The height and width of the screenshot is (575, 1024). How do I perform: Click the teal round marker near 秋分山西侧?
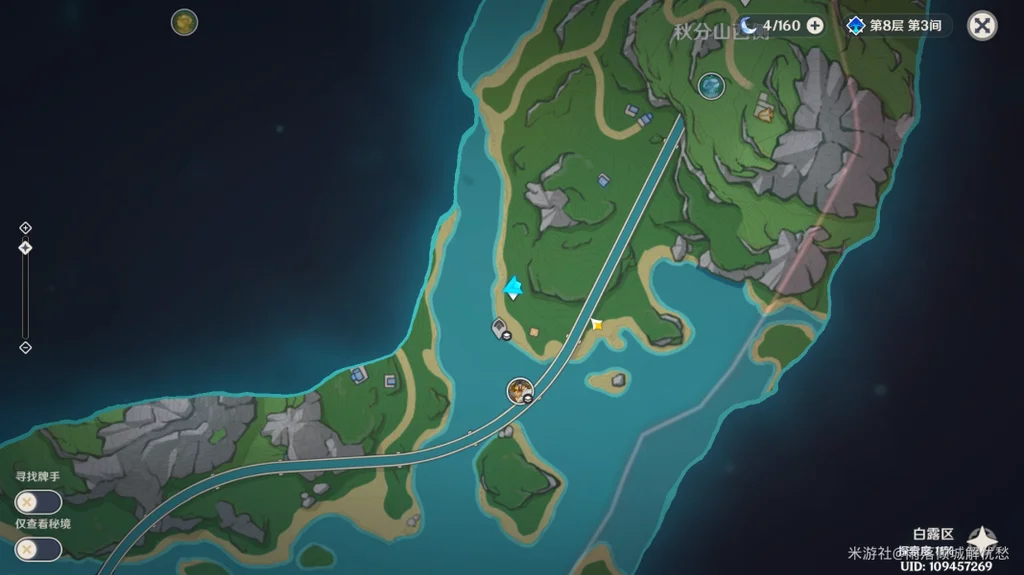point(711,86)
